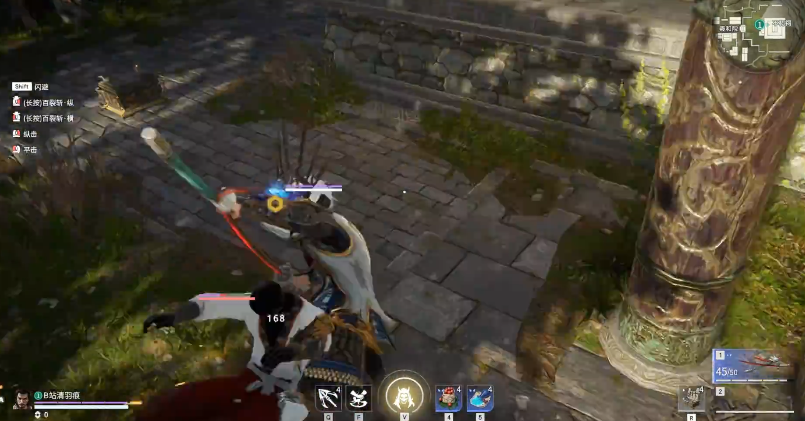Screen dimensions: 805x421
Task: Use the blue armor powder slot
Action: (480, 397)
